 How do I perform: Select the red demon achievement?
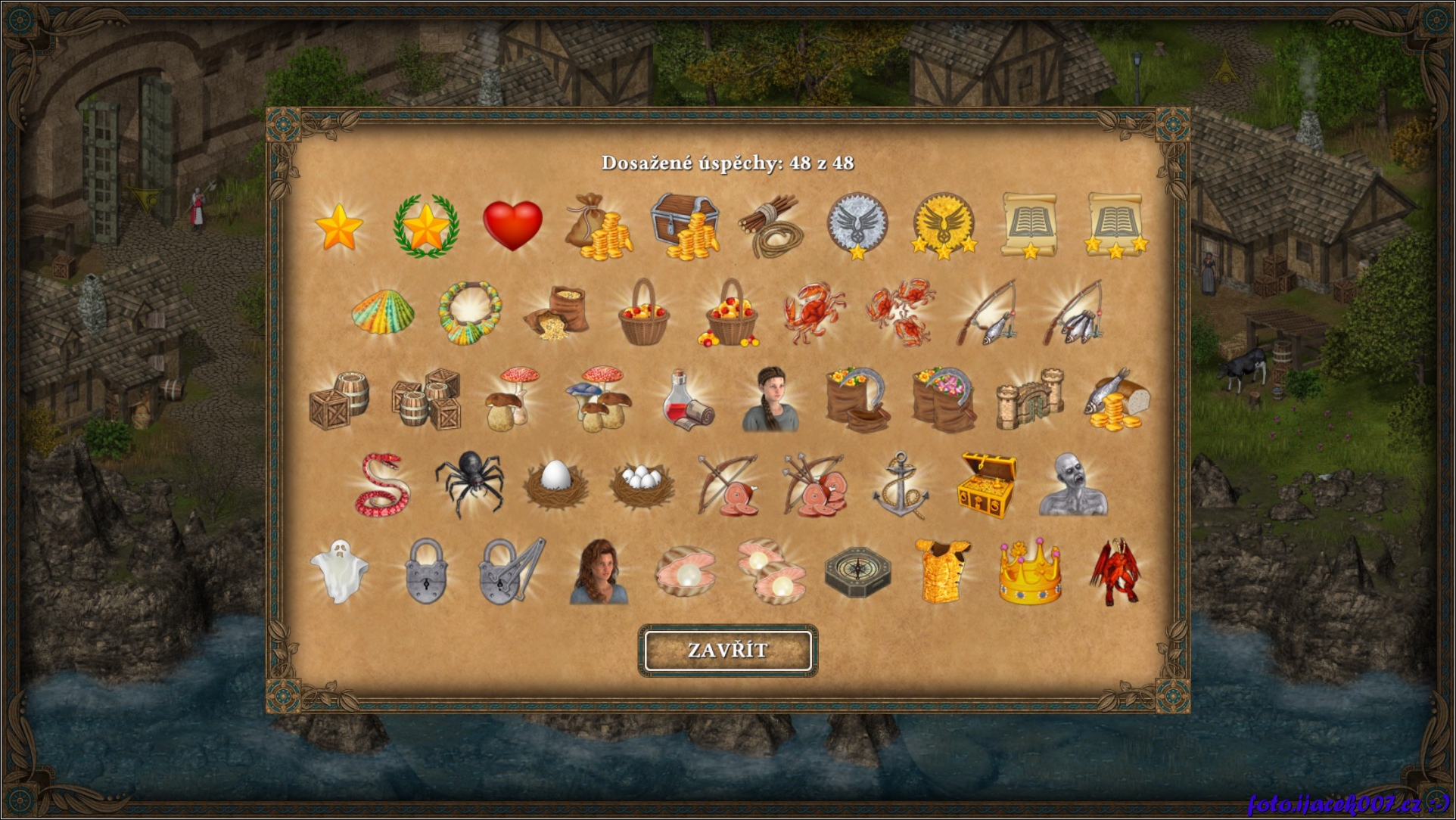(x=1115, y=571)
